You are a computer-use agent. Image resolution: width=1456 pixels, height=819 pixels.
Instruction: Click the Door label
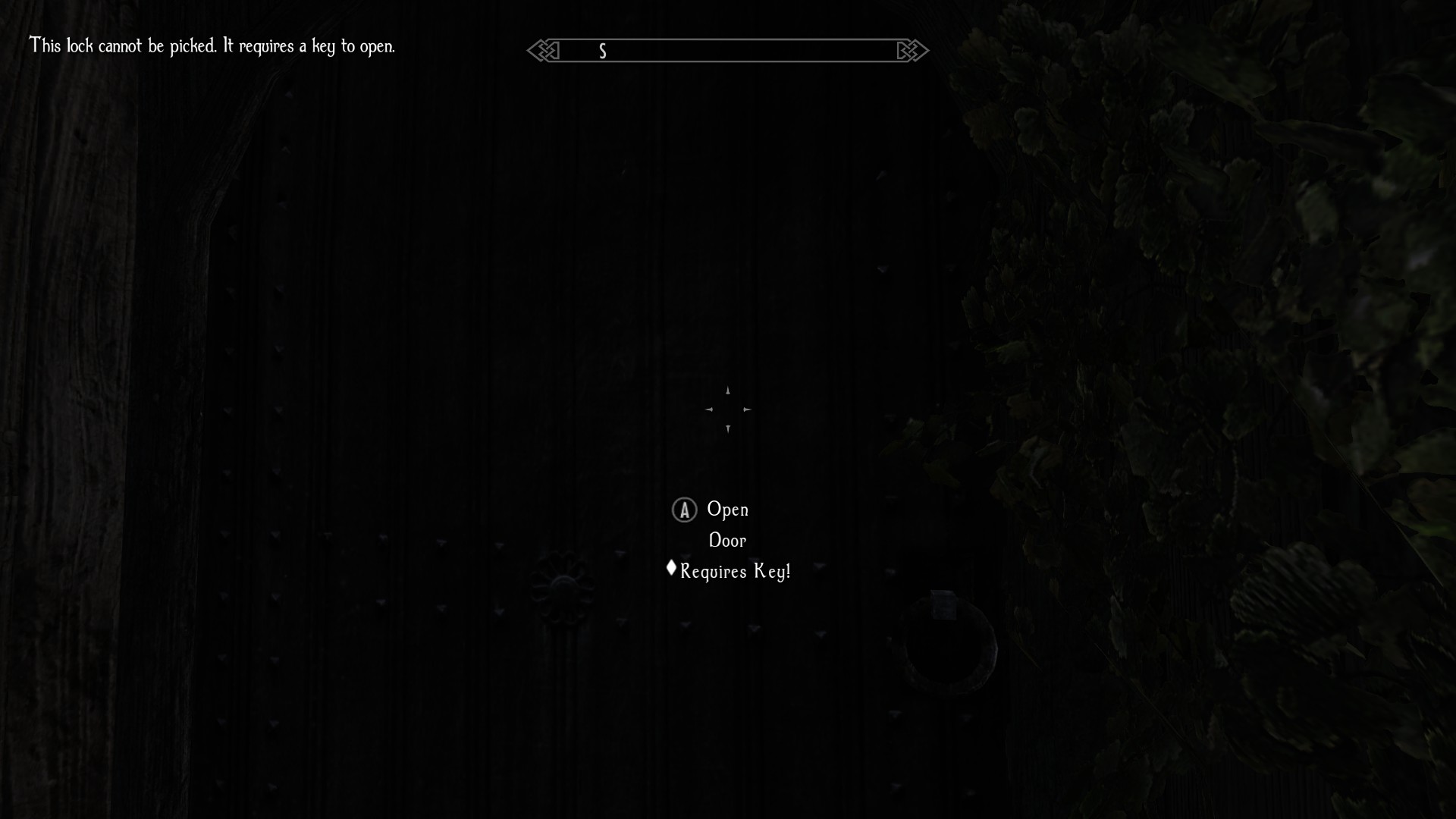click(727, 540)
